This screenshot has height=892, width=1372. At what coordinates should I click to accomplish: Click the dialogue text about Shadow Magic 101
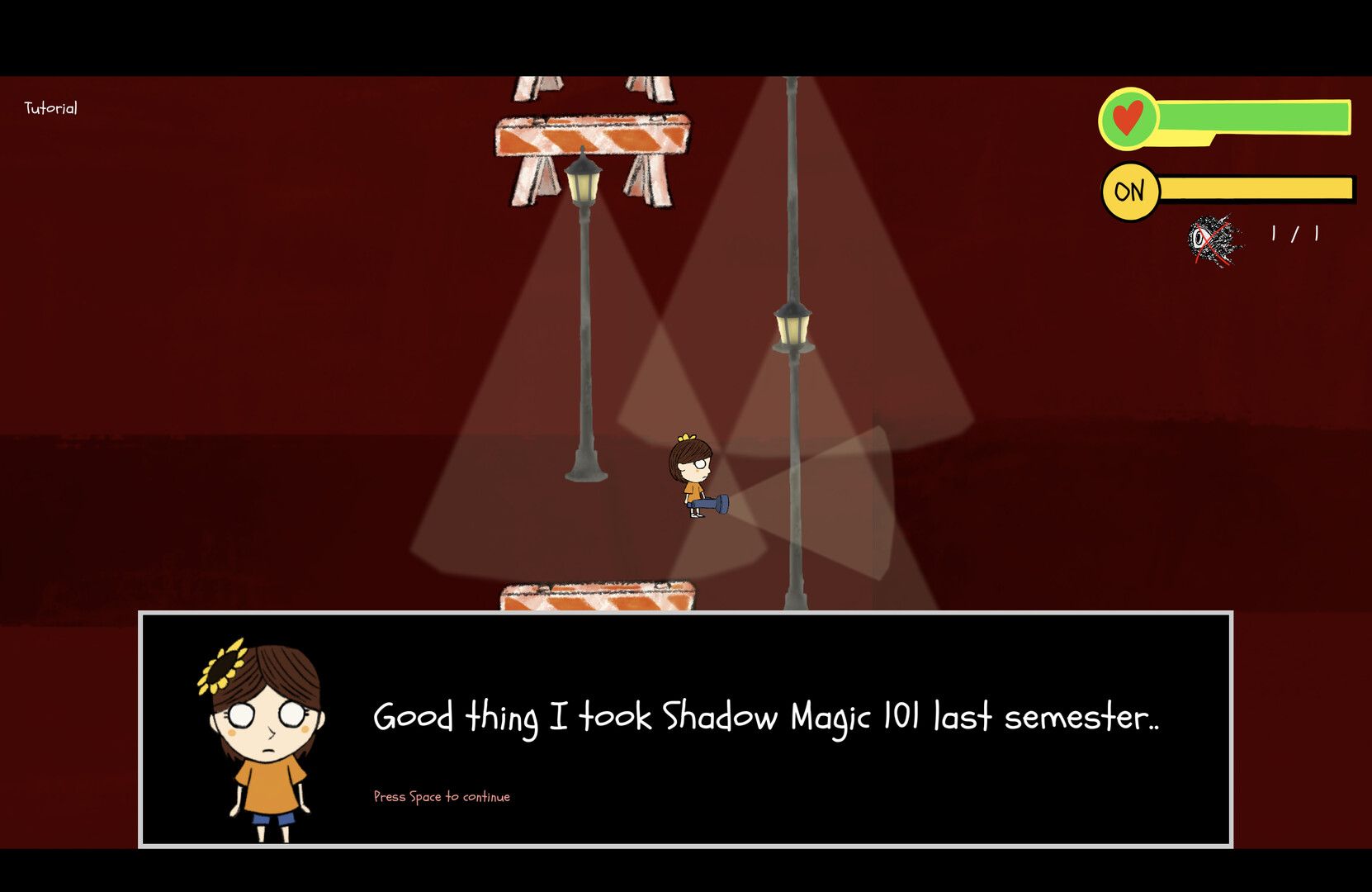pos(766,719)
